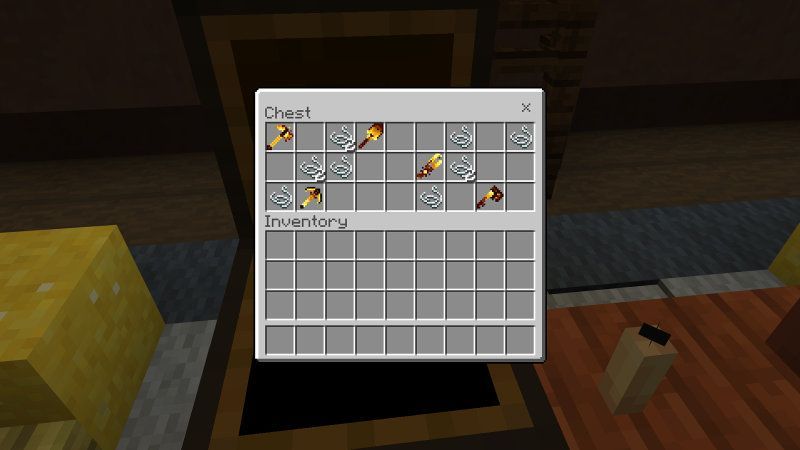Pick up the string directly right of the golden sword
Screen dimensions: 800x450
[460, 167]
